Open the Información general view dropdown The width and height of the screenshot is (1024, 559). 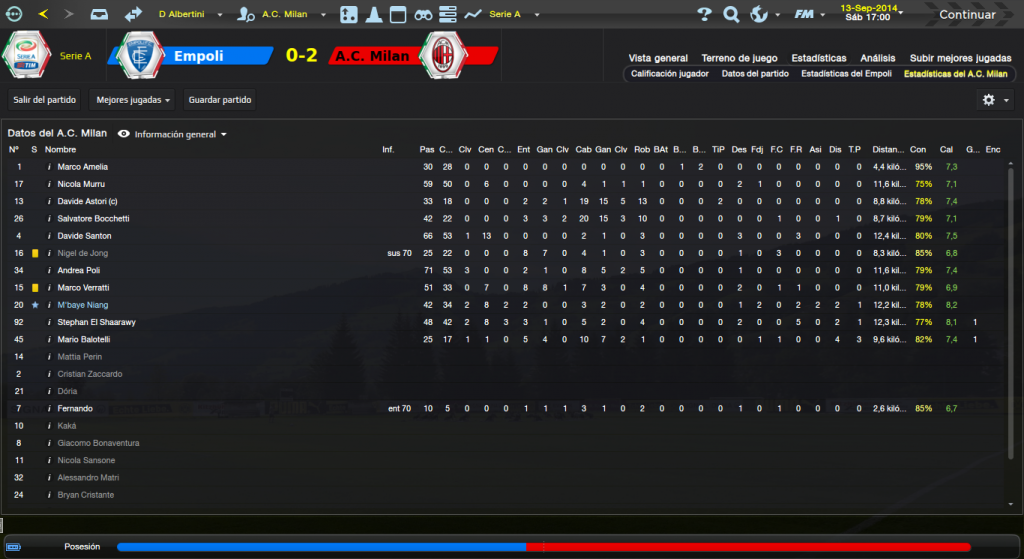coord(173,134)
